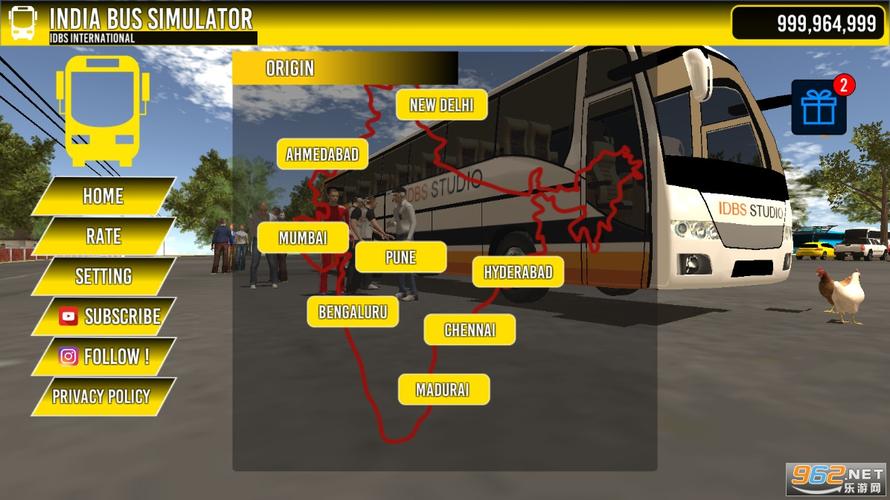
Task: Select New Delhi as origin
Action: coord(441,105)
